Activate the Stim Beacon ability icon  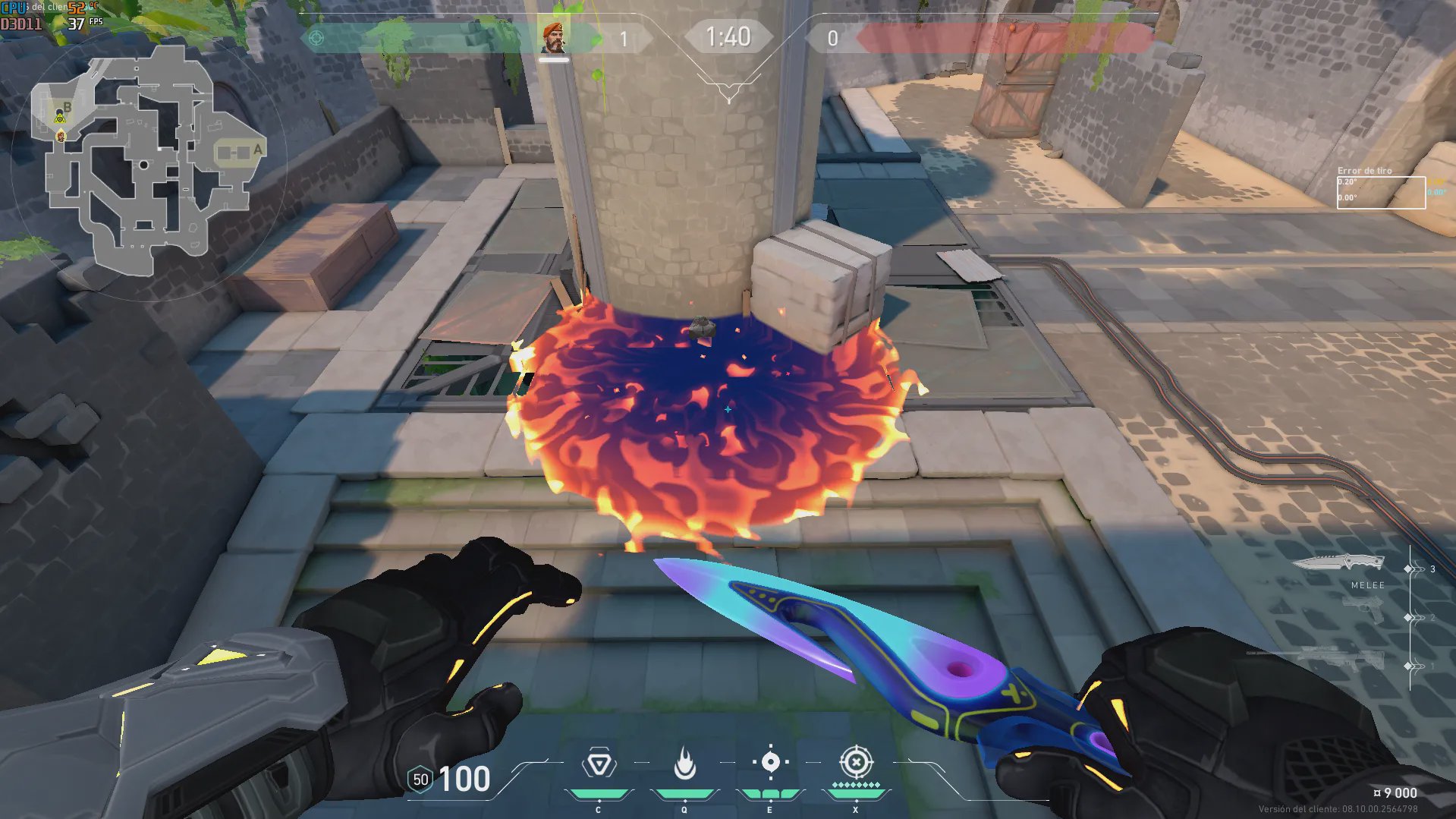(599, 764)
